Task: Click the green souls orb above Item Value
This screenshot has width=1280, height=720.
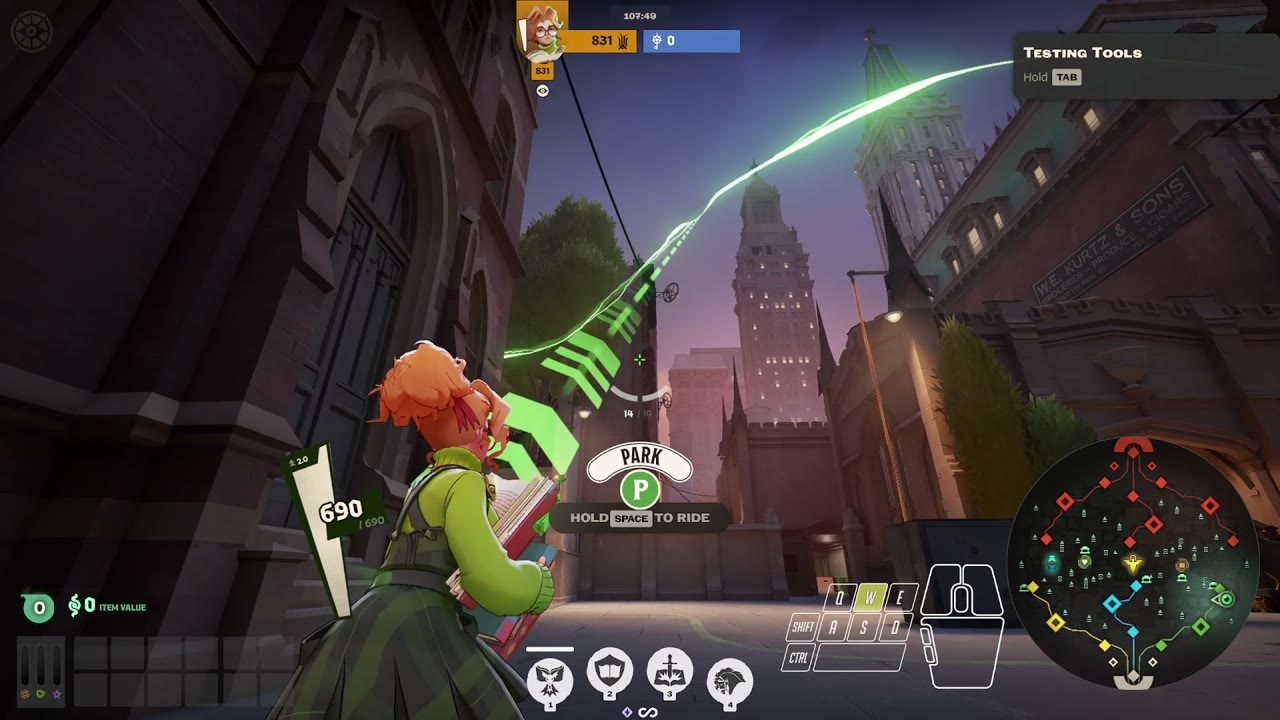Action: (38, 607)
